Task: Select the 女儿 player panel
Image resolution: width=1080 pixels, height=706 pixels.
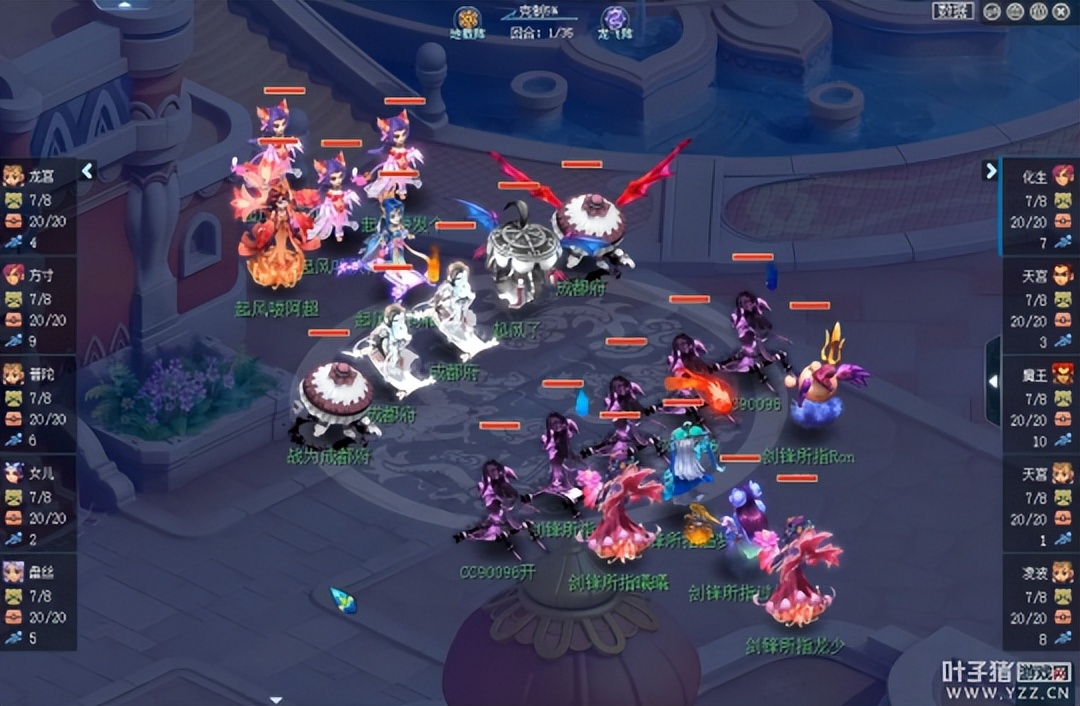Action: coord(37,505)
